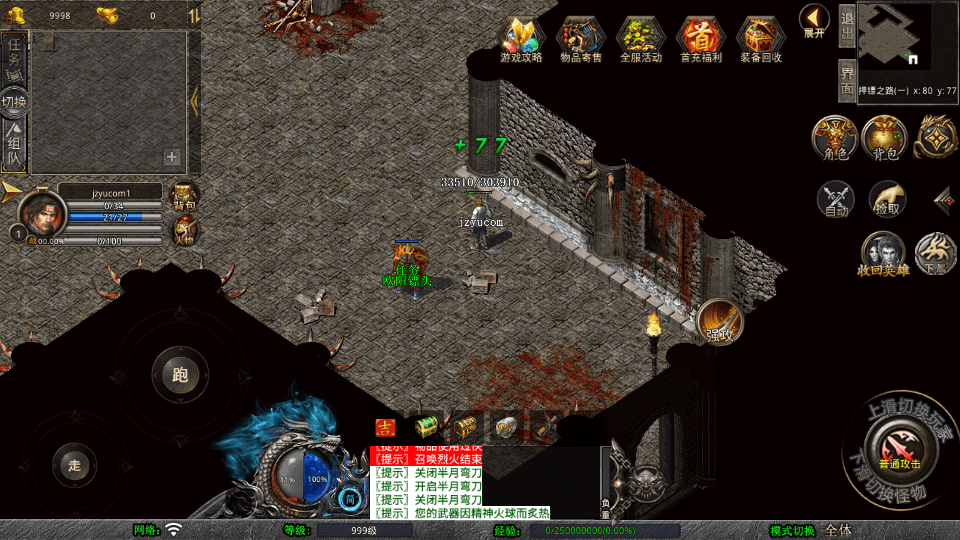Click the round 切换 switch button
The image size is (960, 540).
tap(15, 102)
